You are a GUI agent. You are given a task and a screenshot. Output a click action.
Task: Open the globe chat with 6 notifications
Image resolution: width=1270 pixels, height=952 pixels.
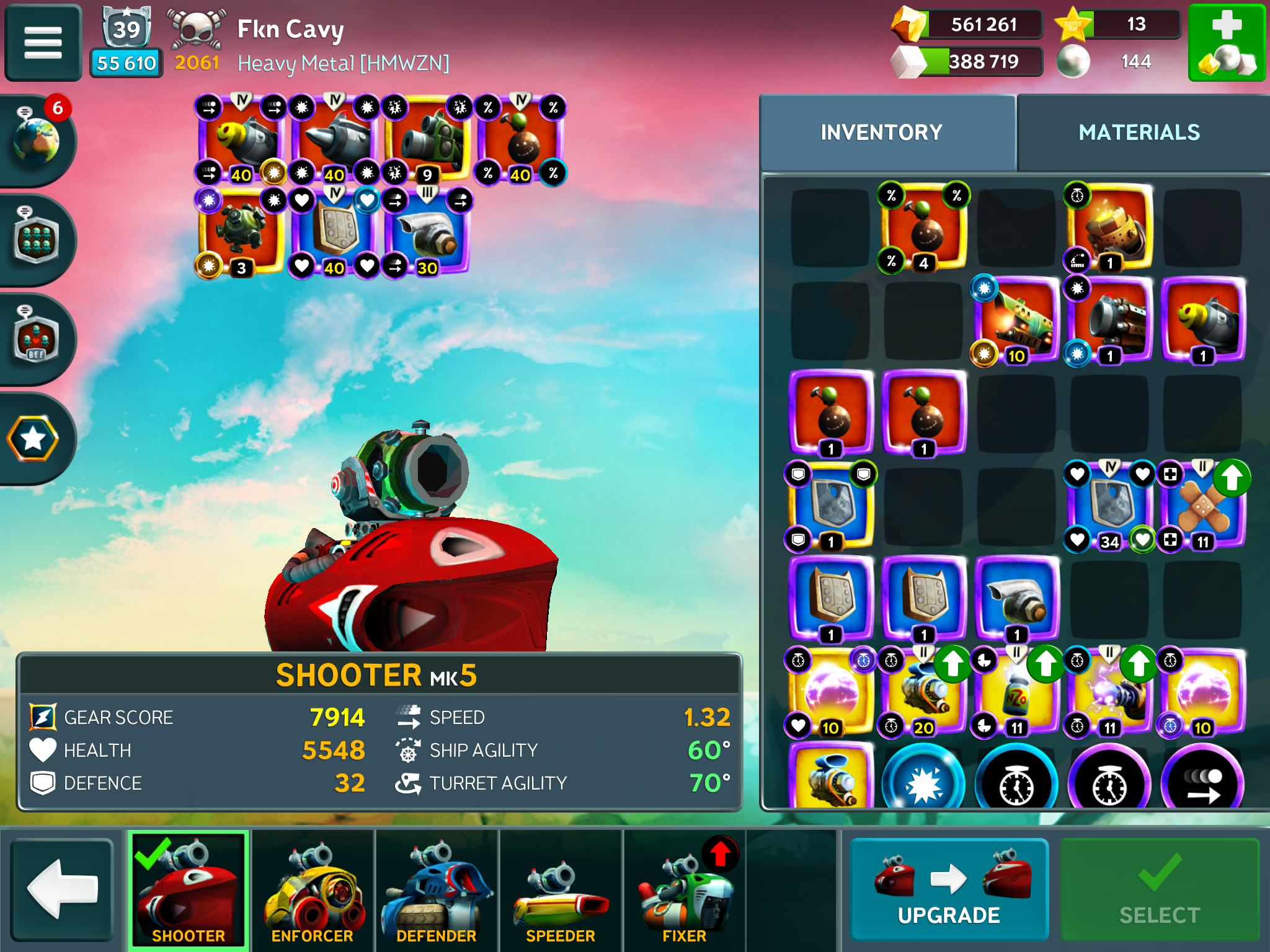36,140
